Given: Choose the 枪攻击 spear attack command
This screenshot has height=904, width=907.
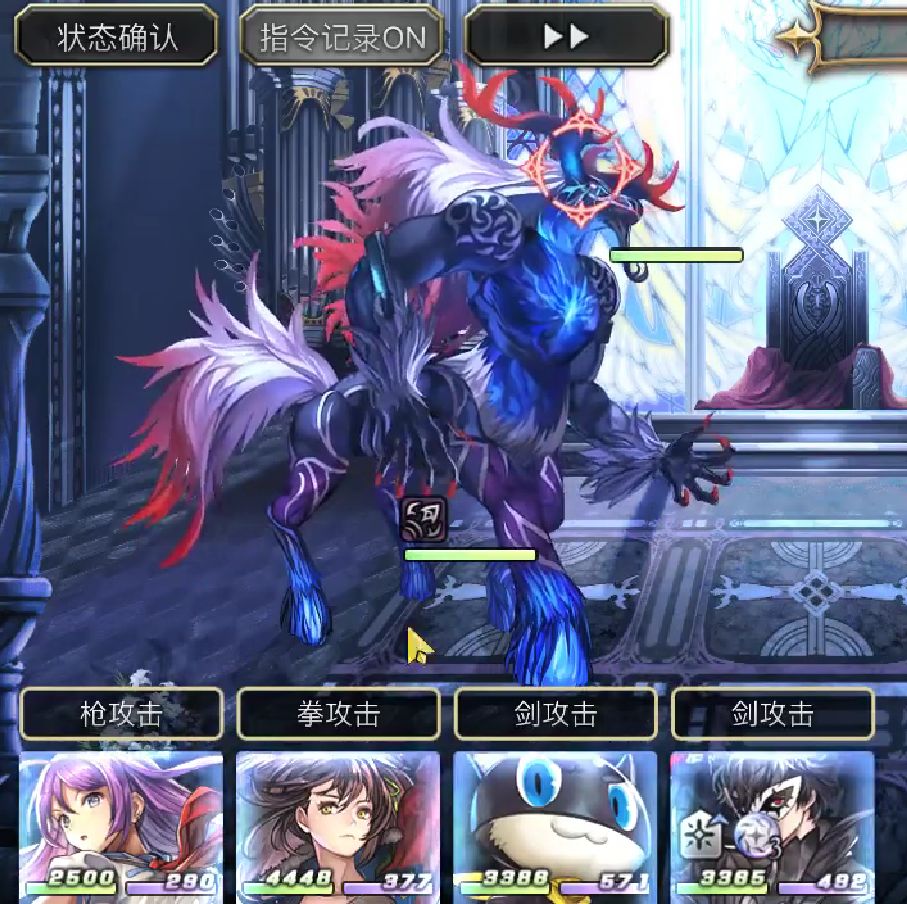Looking at the screenshot, I should point(121,714).
